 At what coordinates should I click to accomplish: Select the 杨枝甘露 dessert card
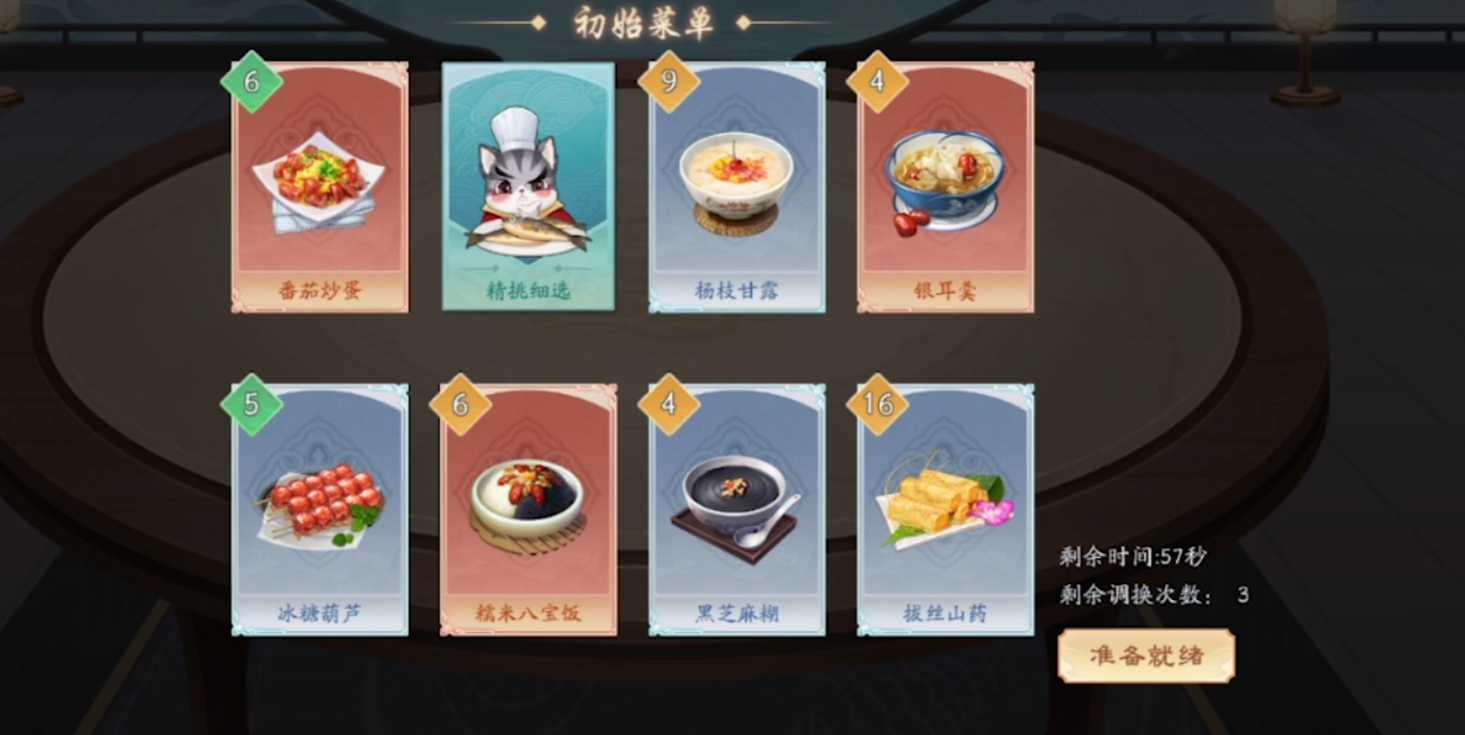737,185
